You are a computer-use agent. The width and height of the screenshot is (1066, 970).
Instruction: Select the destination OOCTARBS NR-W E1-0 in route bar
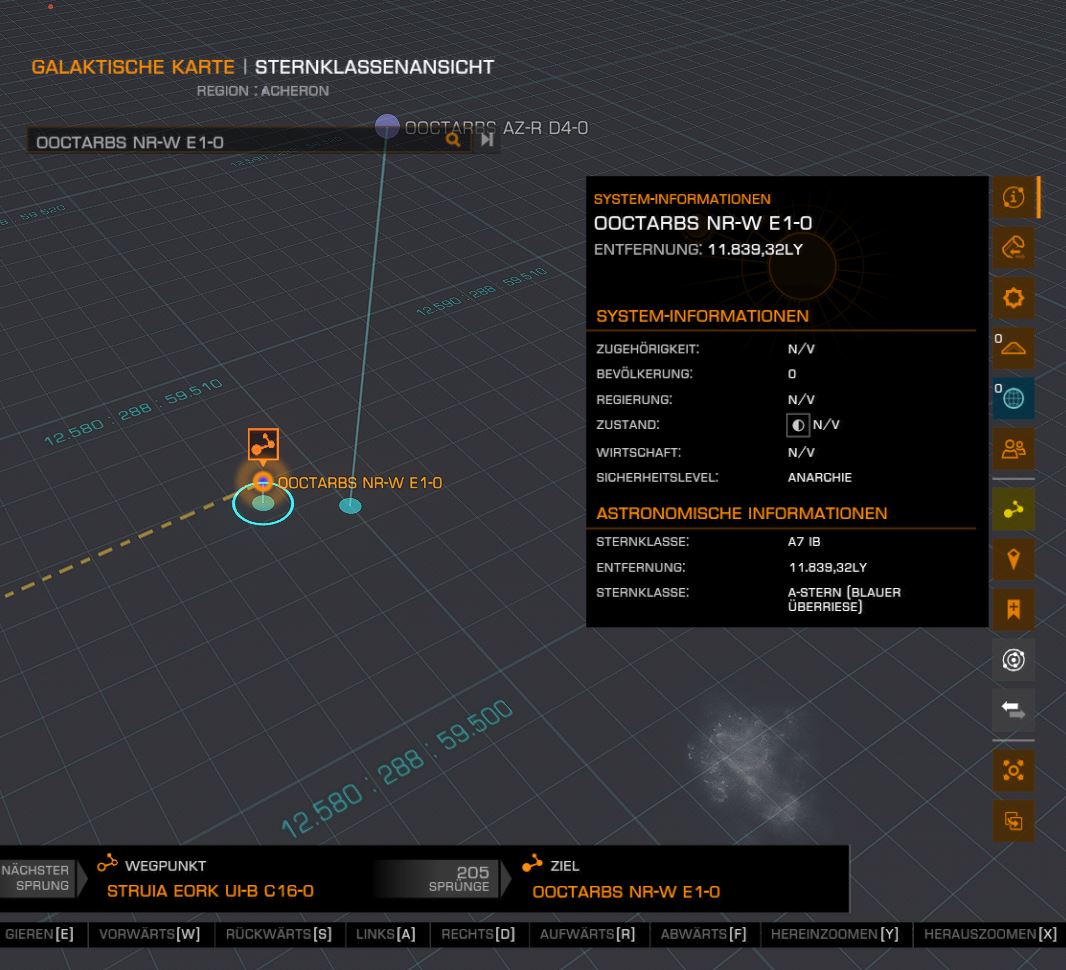[x=625, y=891]
